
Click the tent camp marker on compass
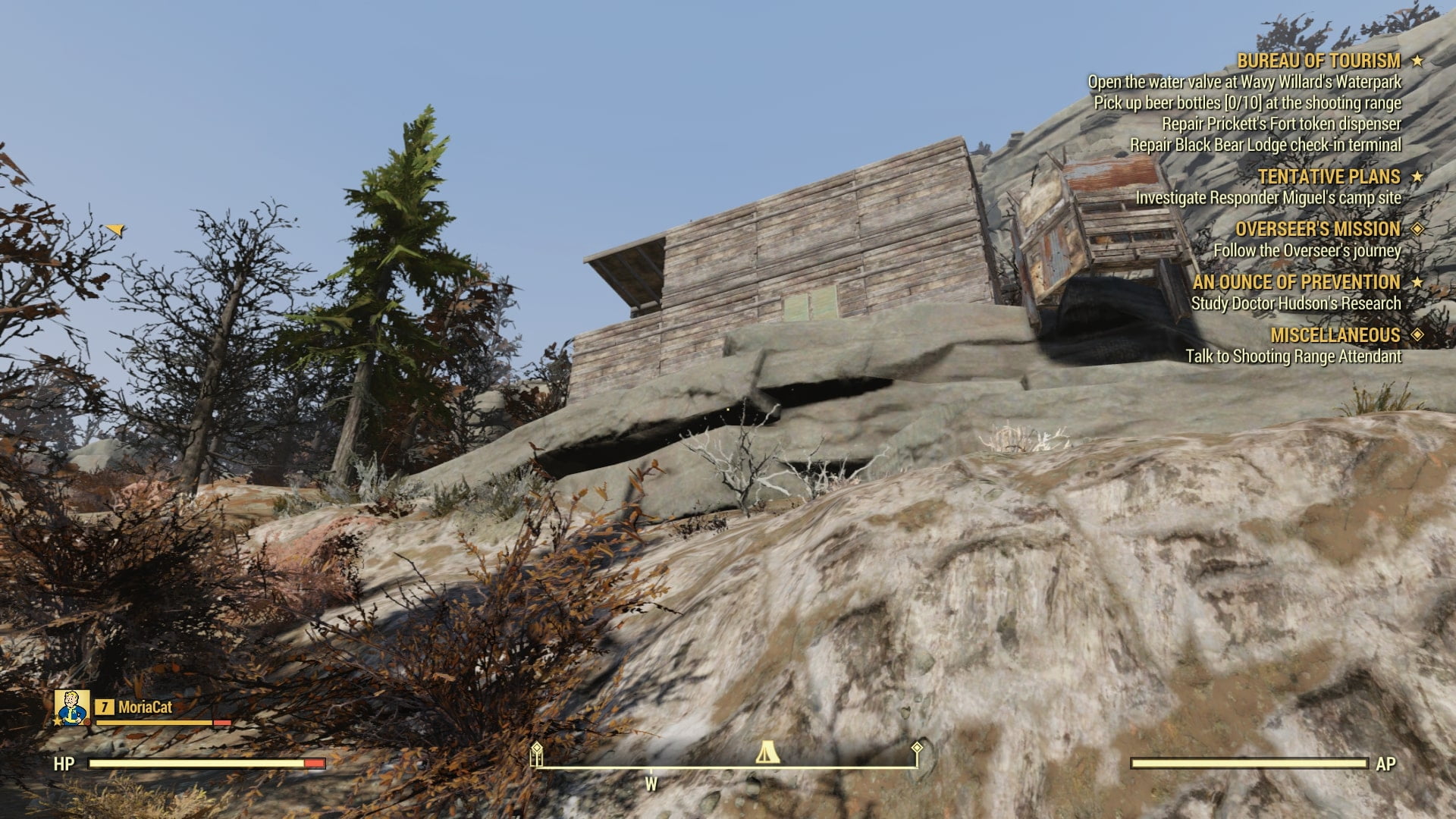coord(767,753)
